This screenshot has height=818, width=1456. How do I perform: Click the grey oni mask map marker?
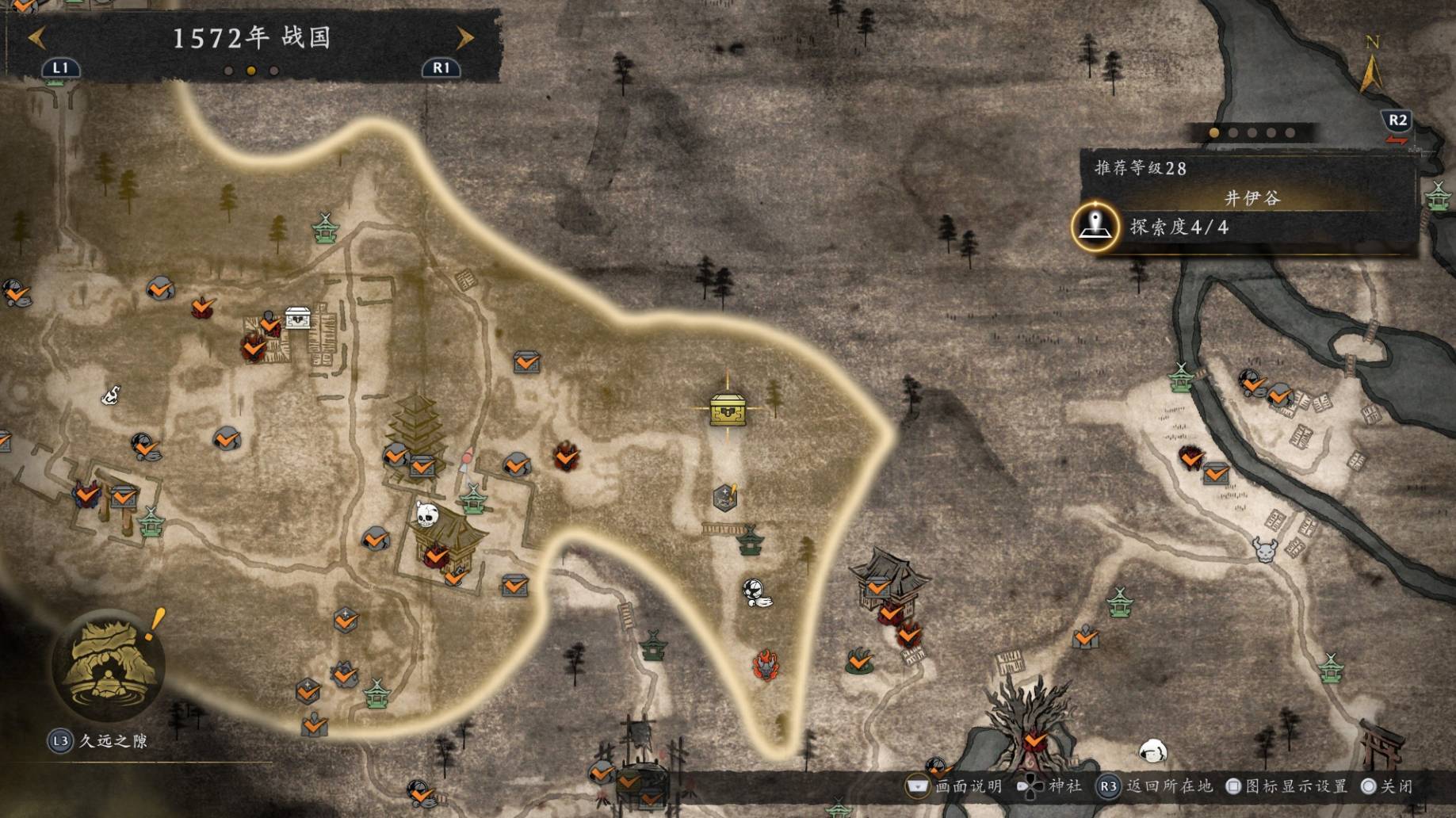click(1263, 549)
